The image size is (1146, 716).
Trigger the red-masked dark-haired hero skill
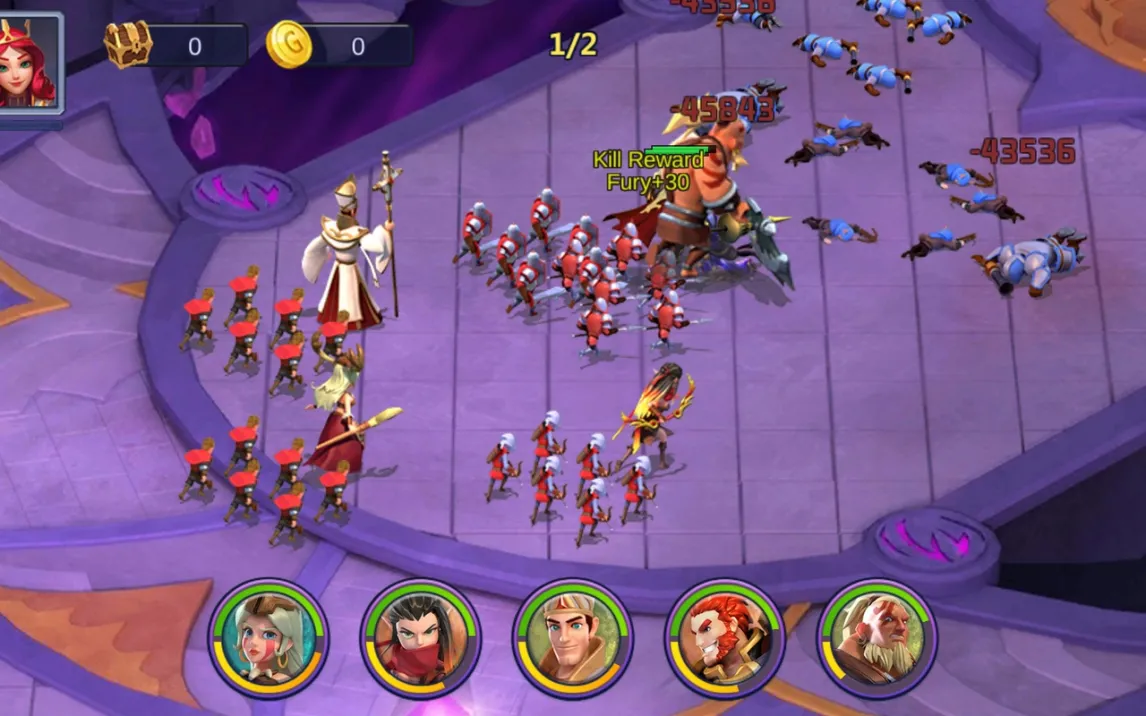tap(421, 638)
